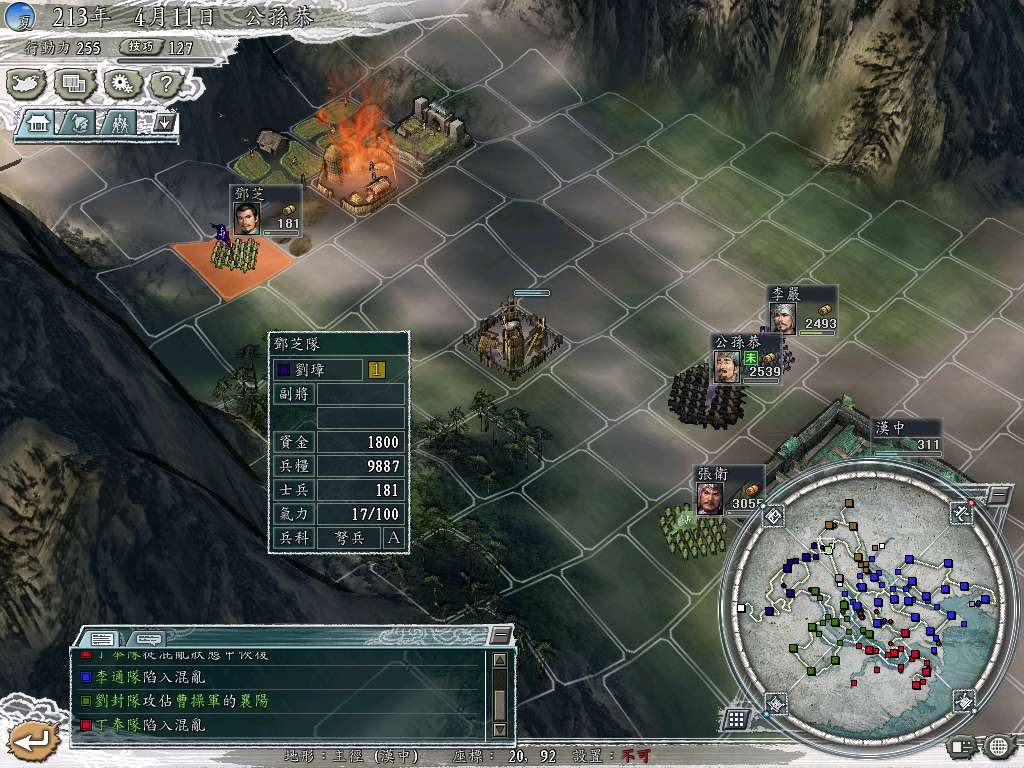This screenshot has height=768, width=1024.
Task: Switch to the officer head tab
Action: pyautogui.click(x=79, y=123)
